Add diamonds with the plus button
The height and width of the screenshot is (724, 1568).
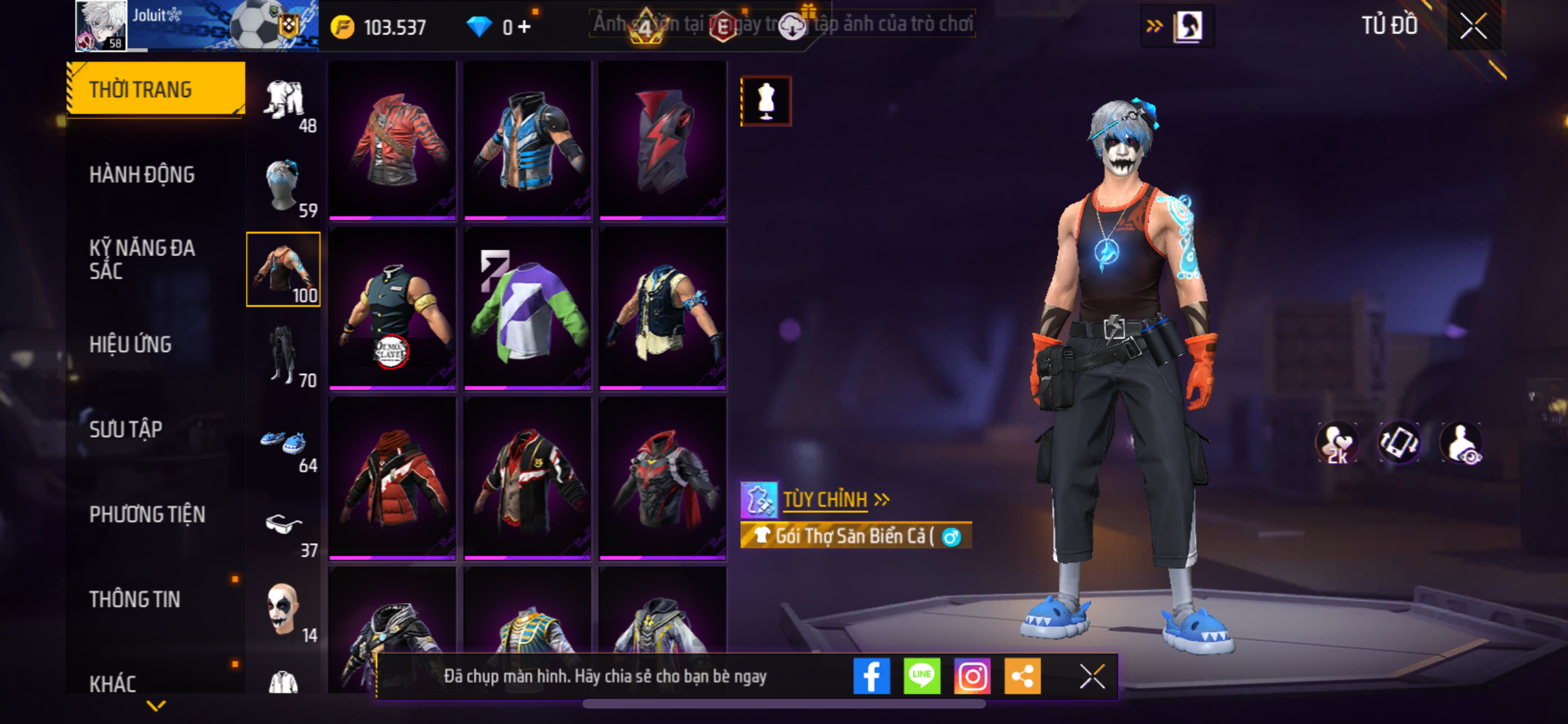[525, 27]
